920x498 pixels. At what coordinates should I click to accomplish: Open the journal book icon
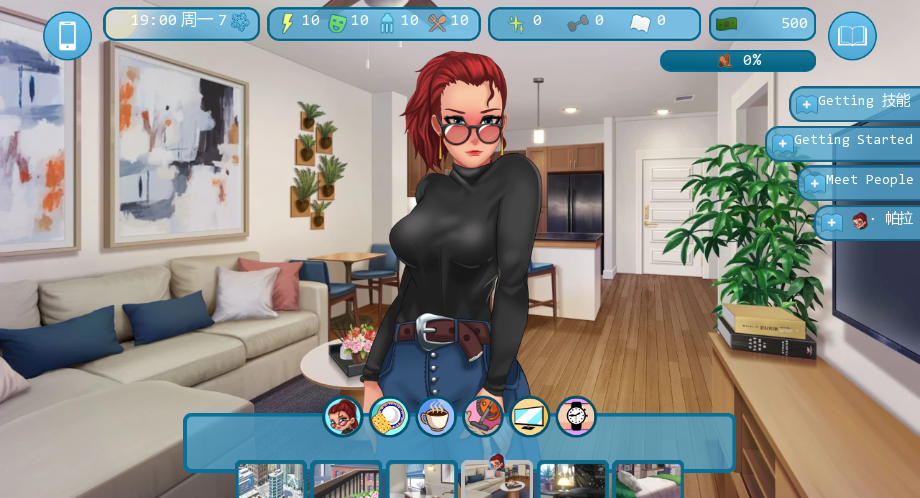click(852, 36)
